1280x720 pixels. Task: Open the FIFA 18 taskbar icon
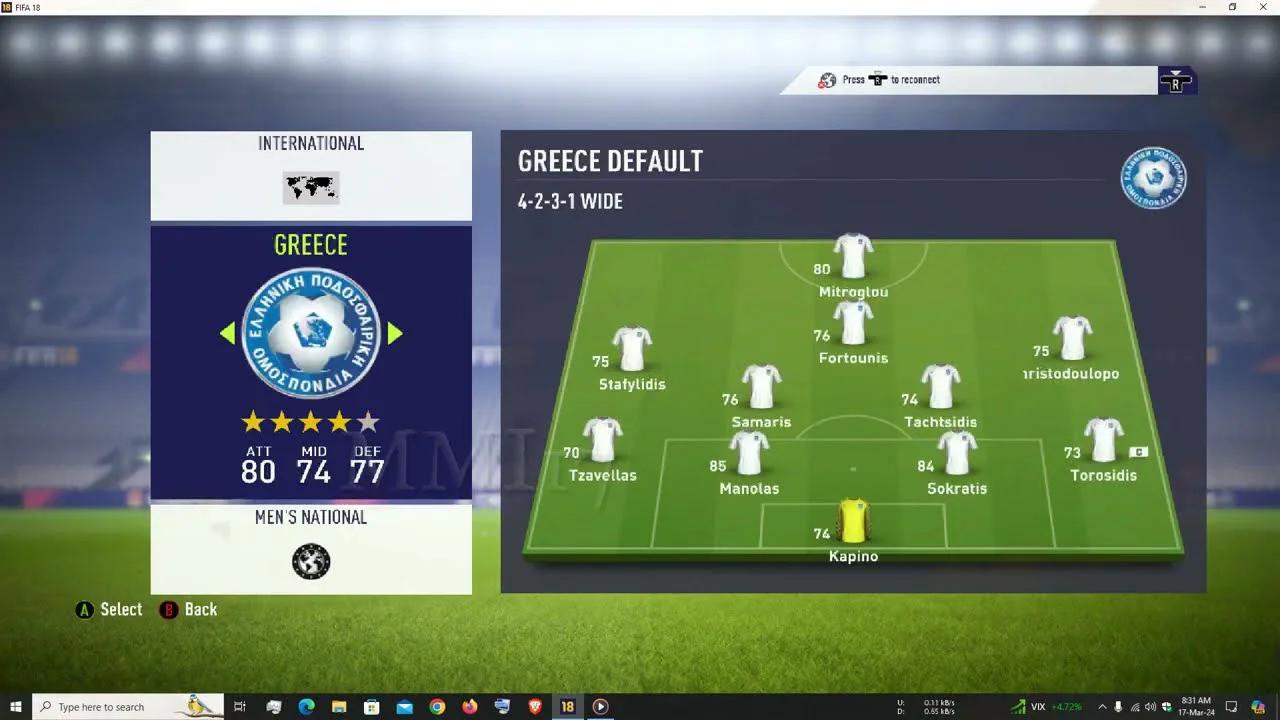[x=567, y=706]
